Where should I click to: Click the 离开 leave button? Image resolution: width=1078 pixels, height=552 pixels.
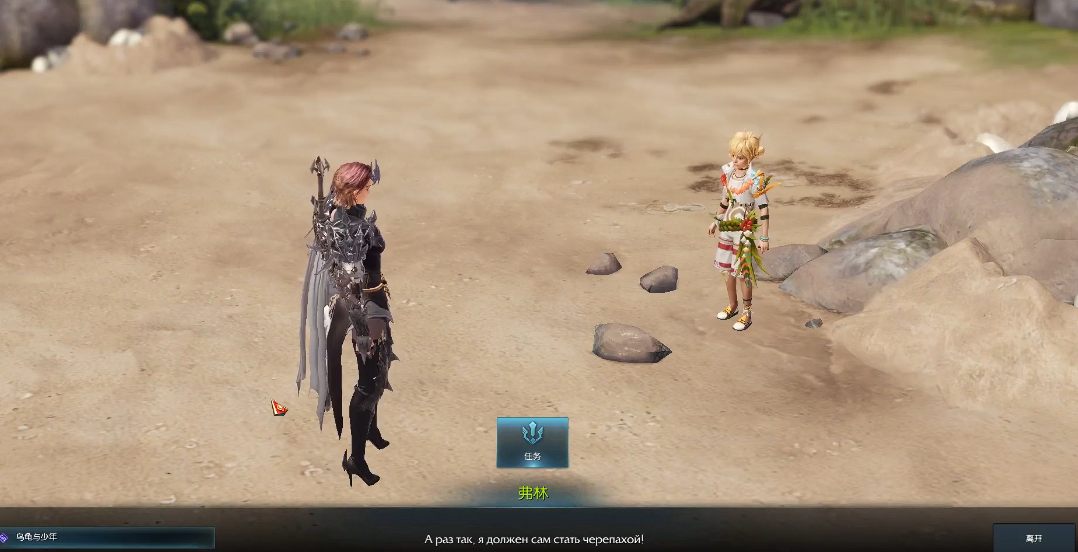tap(1033, 538)
